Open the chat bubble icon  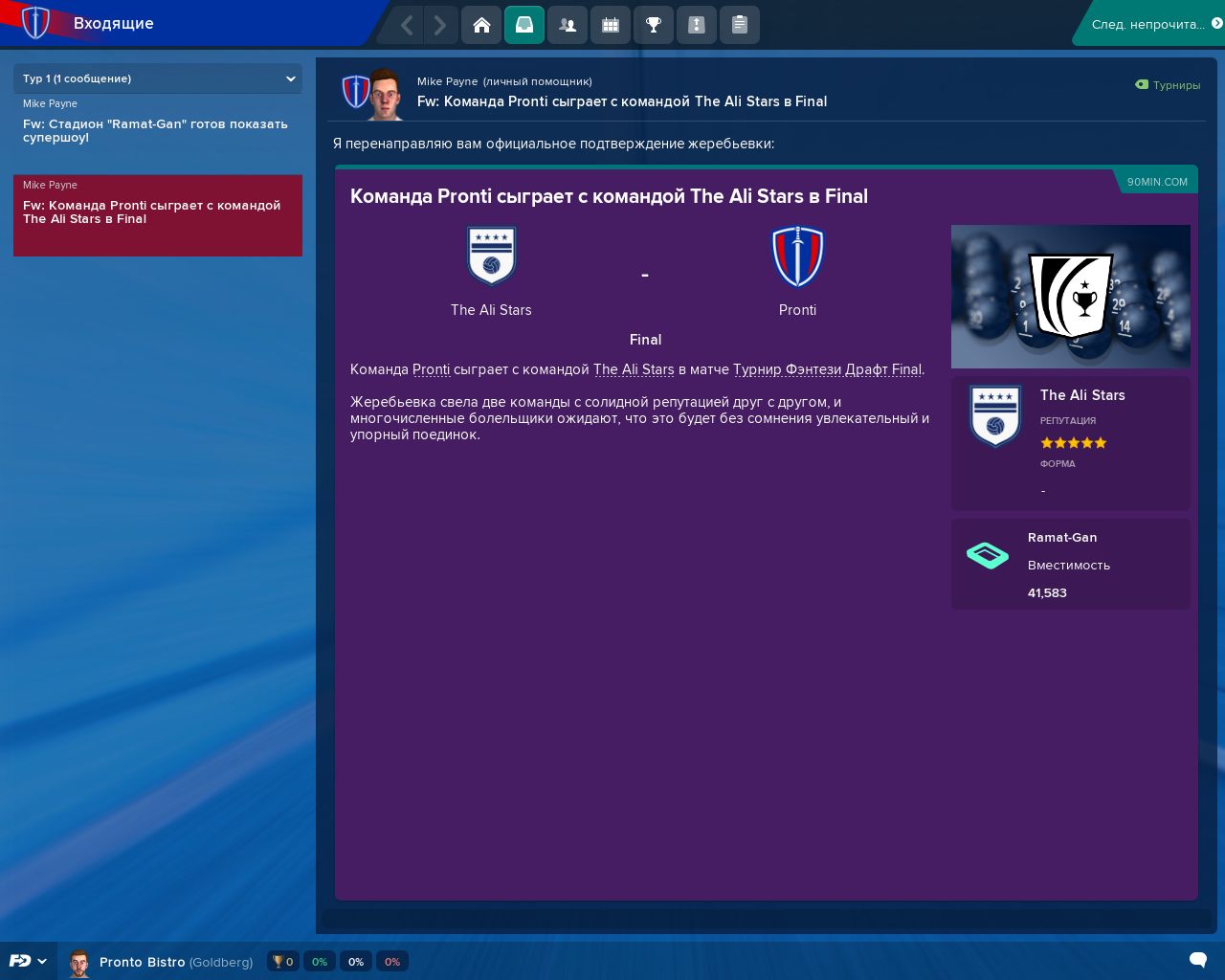[1197, 960]
